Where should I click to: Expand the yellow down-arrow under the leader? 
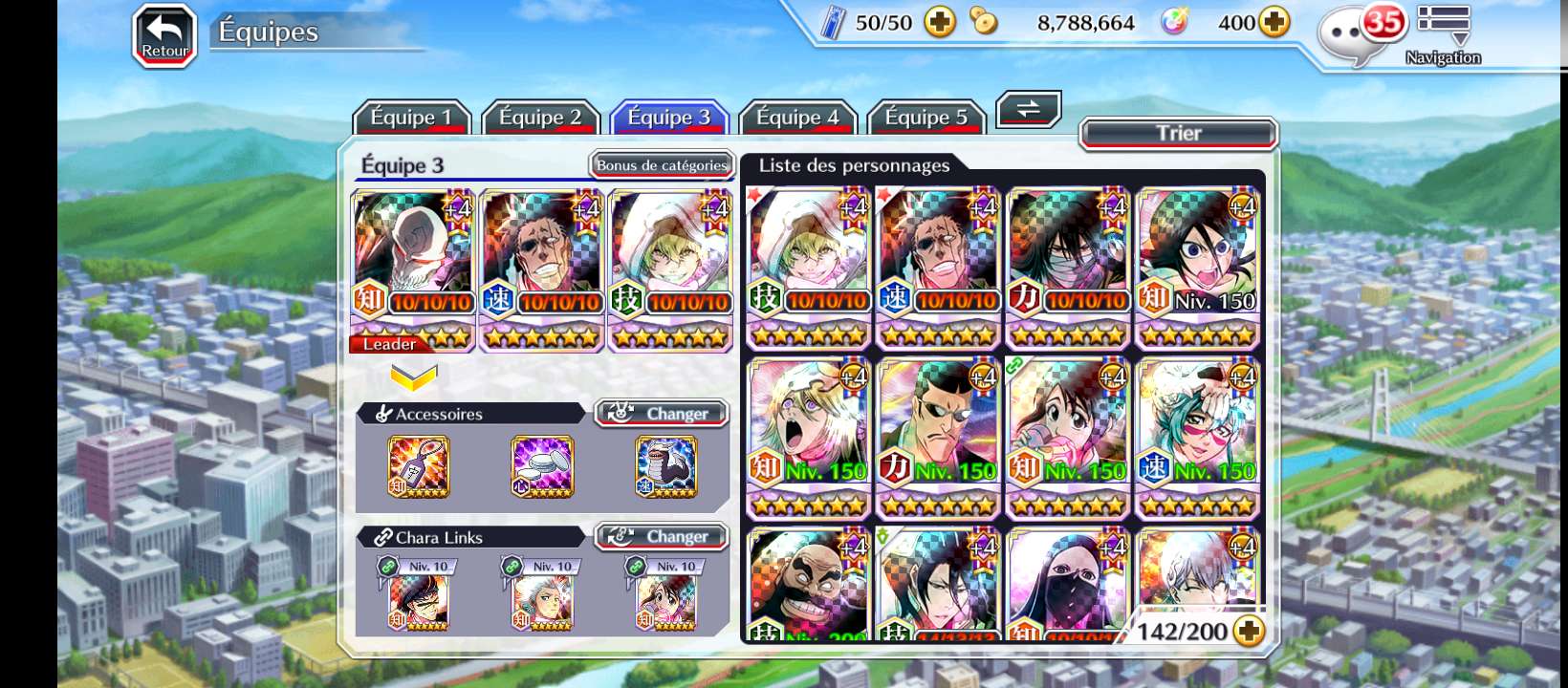point(413,377)
